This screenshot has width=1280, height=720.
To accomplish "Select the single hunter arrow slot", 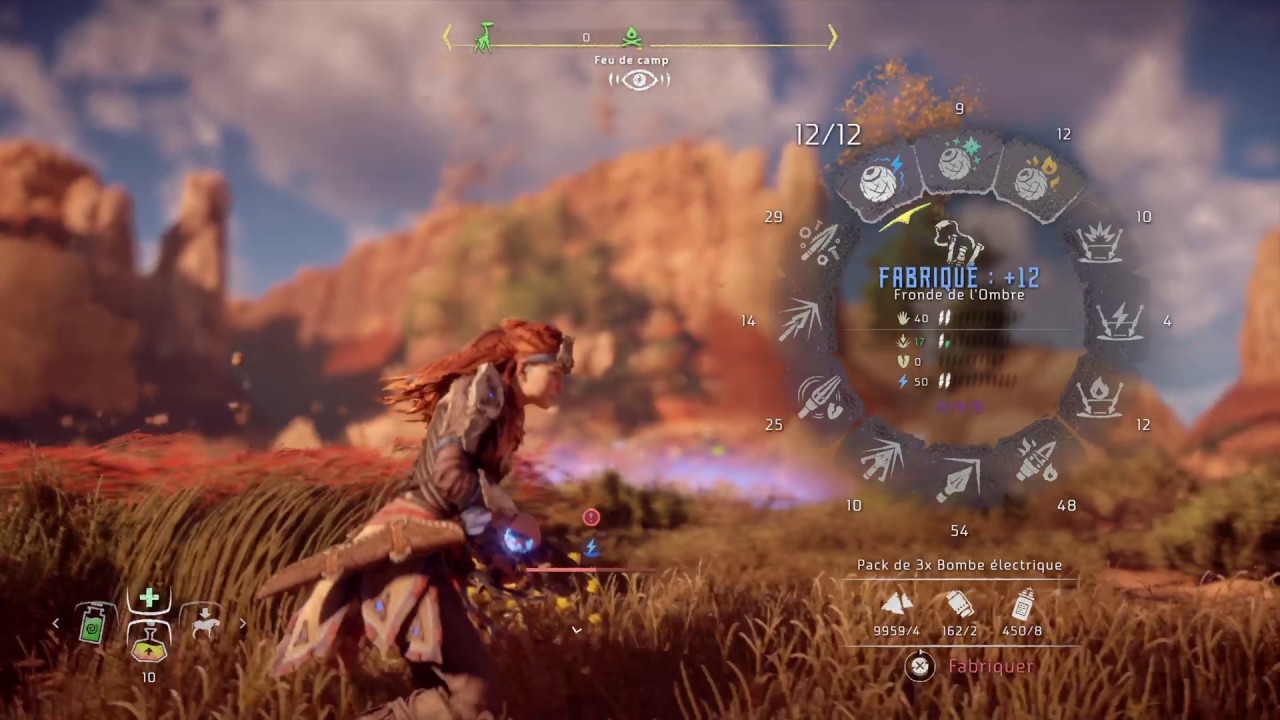I will coord(957,480).
